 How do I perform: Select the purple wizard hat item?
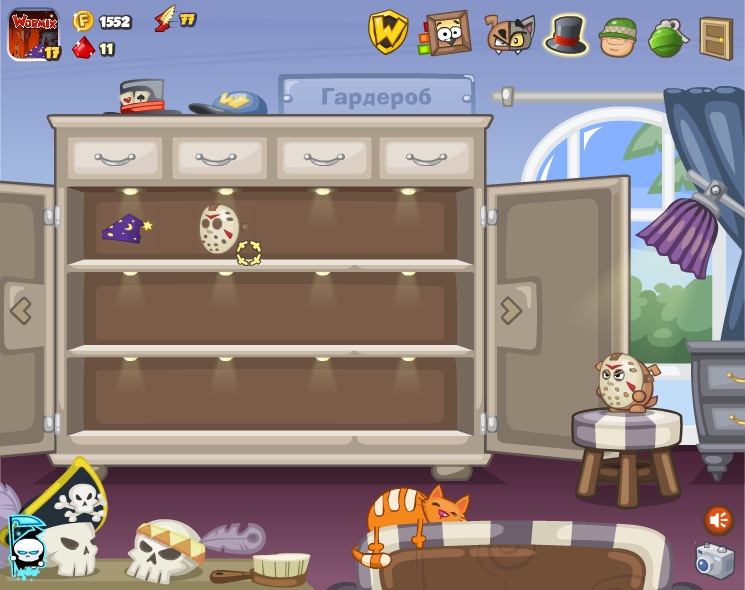click(124, 229)
